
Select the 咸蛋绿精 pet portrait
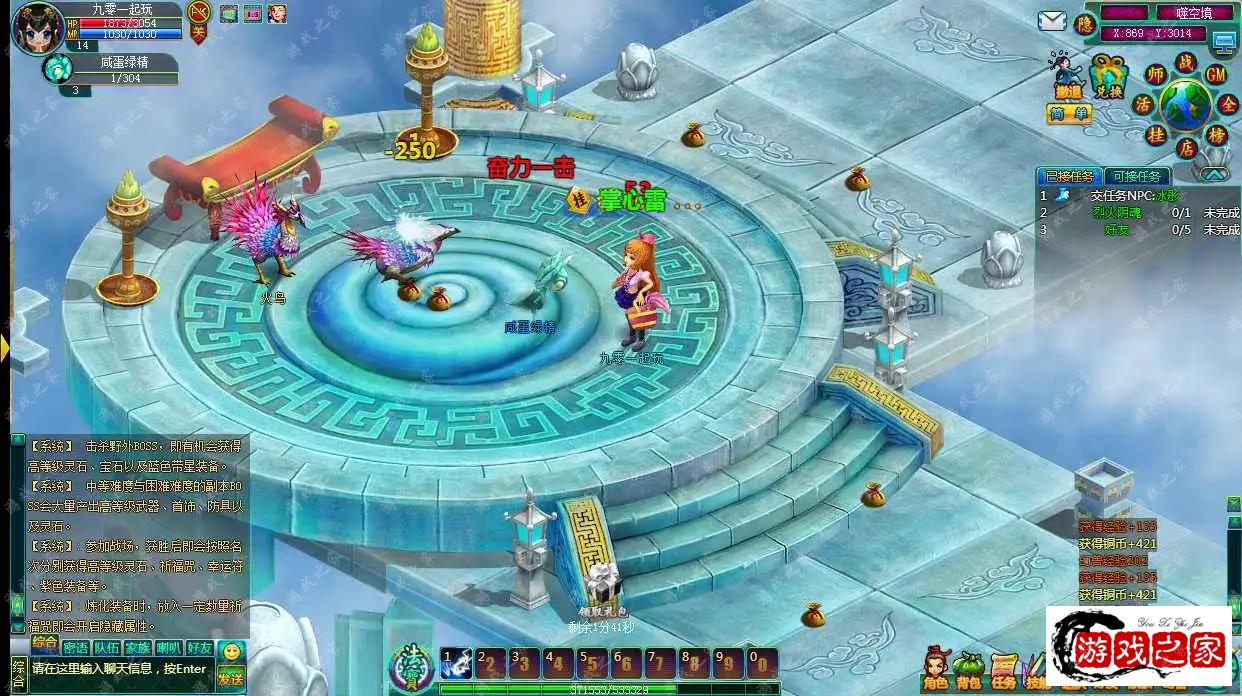click(x=56, y=68)
